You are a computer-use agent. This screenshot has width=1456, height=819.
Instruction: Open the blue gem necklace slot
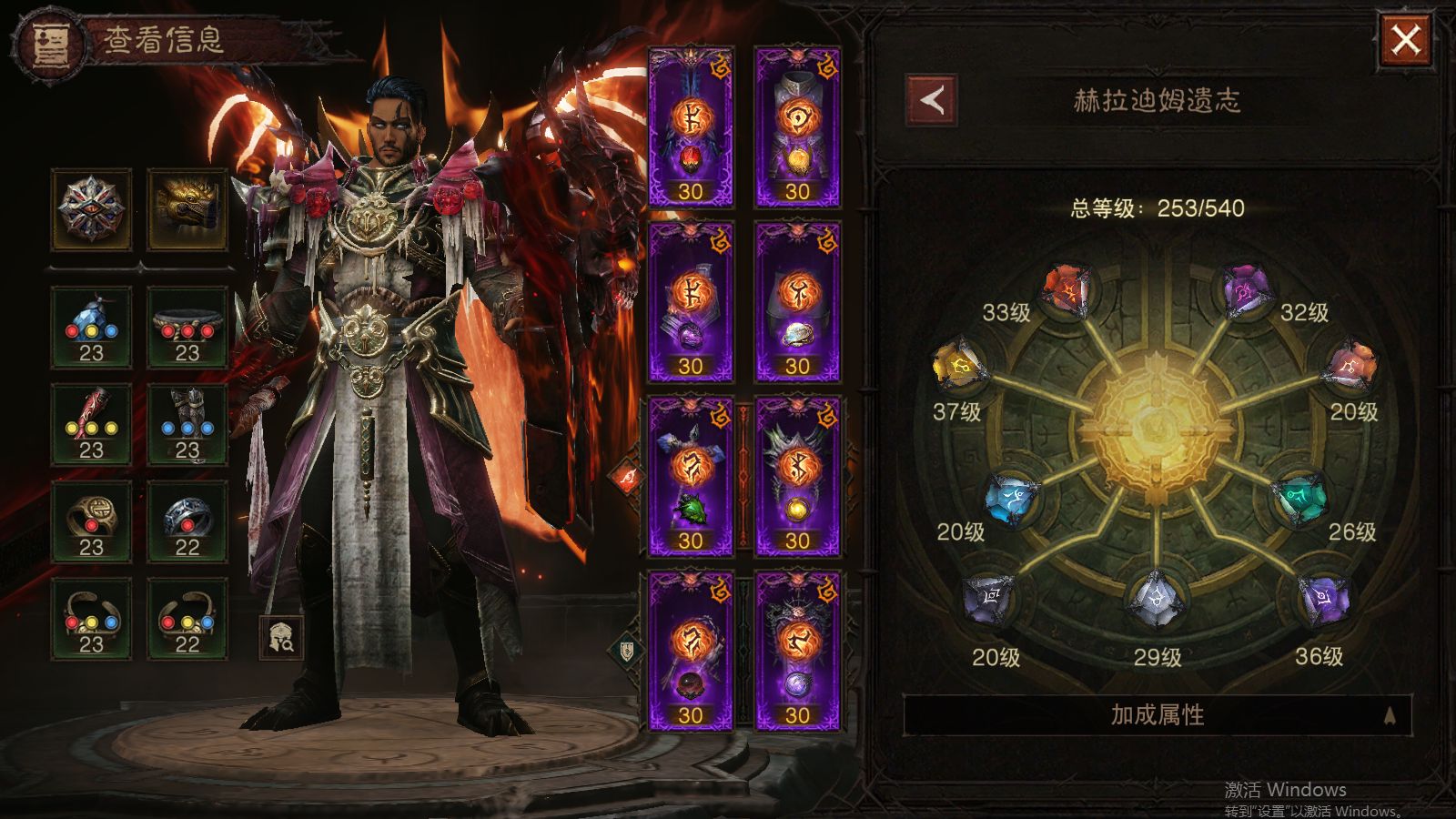pos(91,327)
